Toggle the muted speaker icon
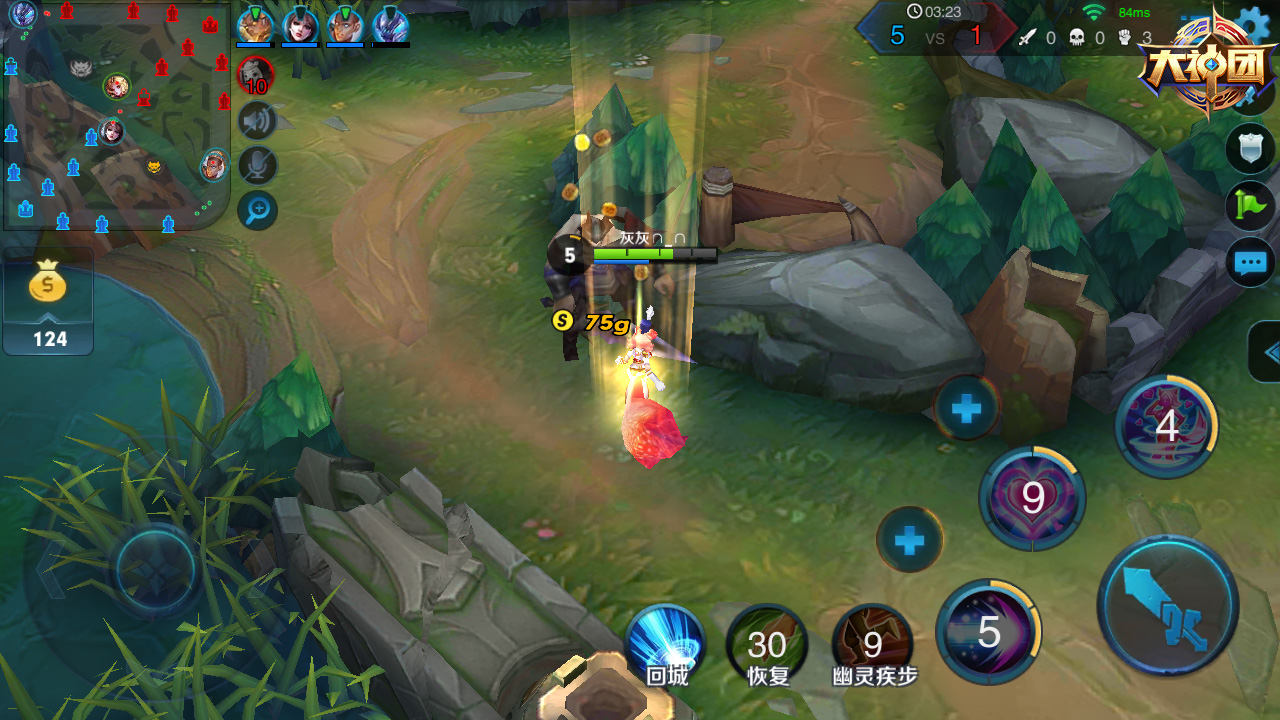 tap(257, 122)
